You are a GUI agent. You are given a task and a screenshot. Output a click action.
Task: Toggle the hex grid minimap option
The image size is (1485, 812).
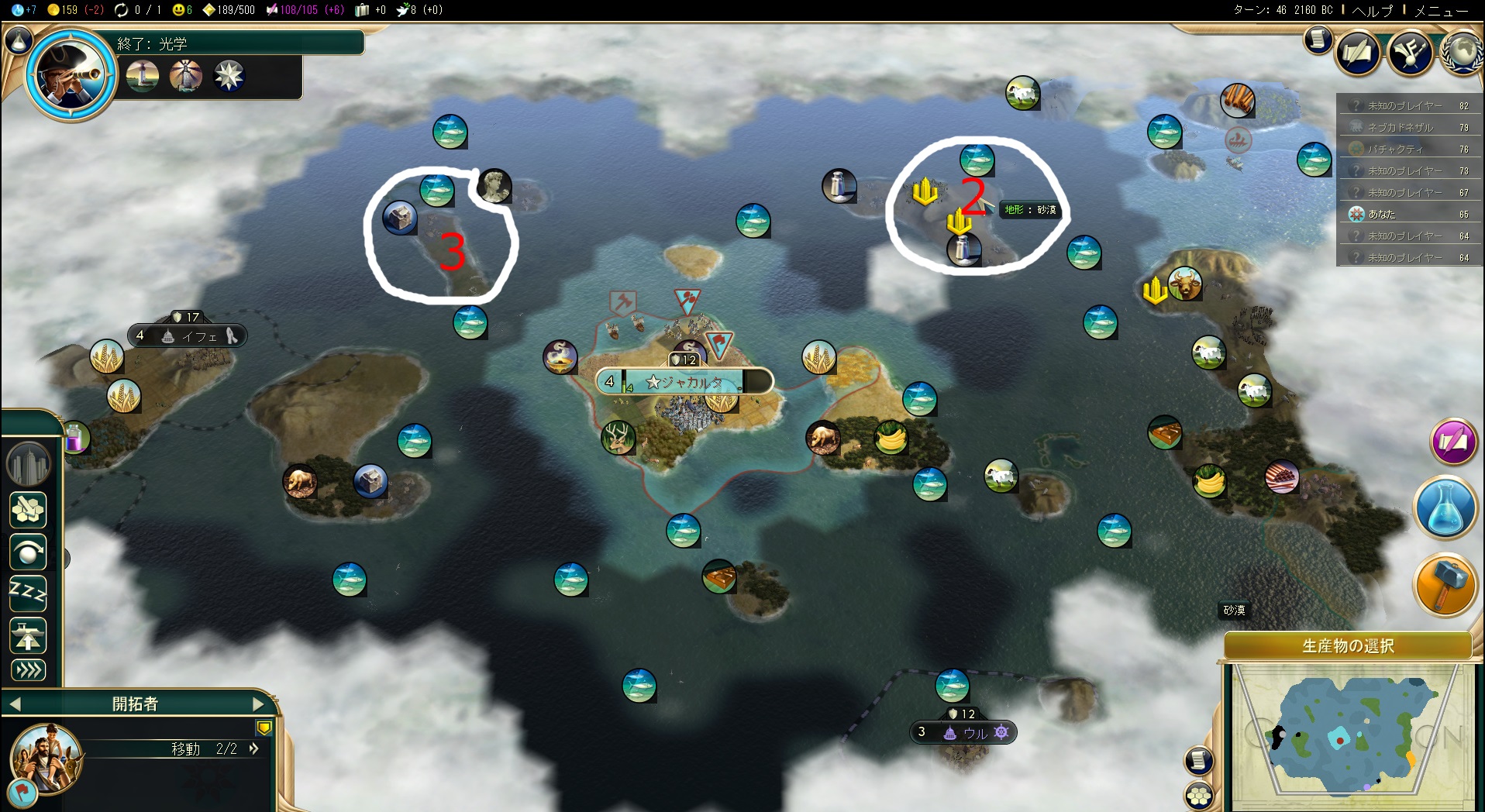pyautogui.click(x=1198, y=797)
